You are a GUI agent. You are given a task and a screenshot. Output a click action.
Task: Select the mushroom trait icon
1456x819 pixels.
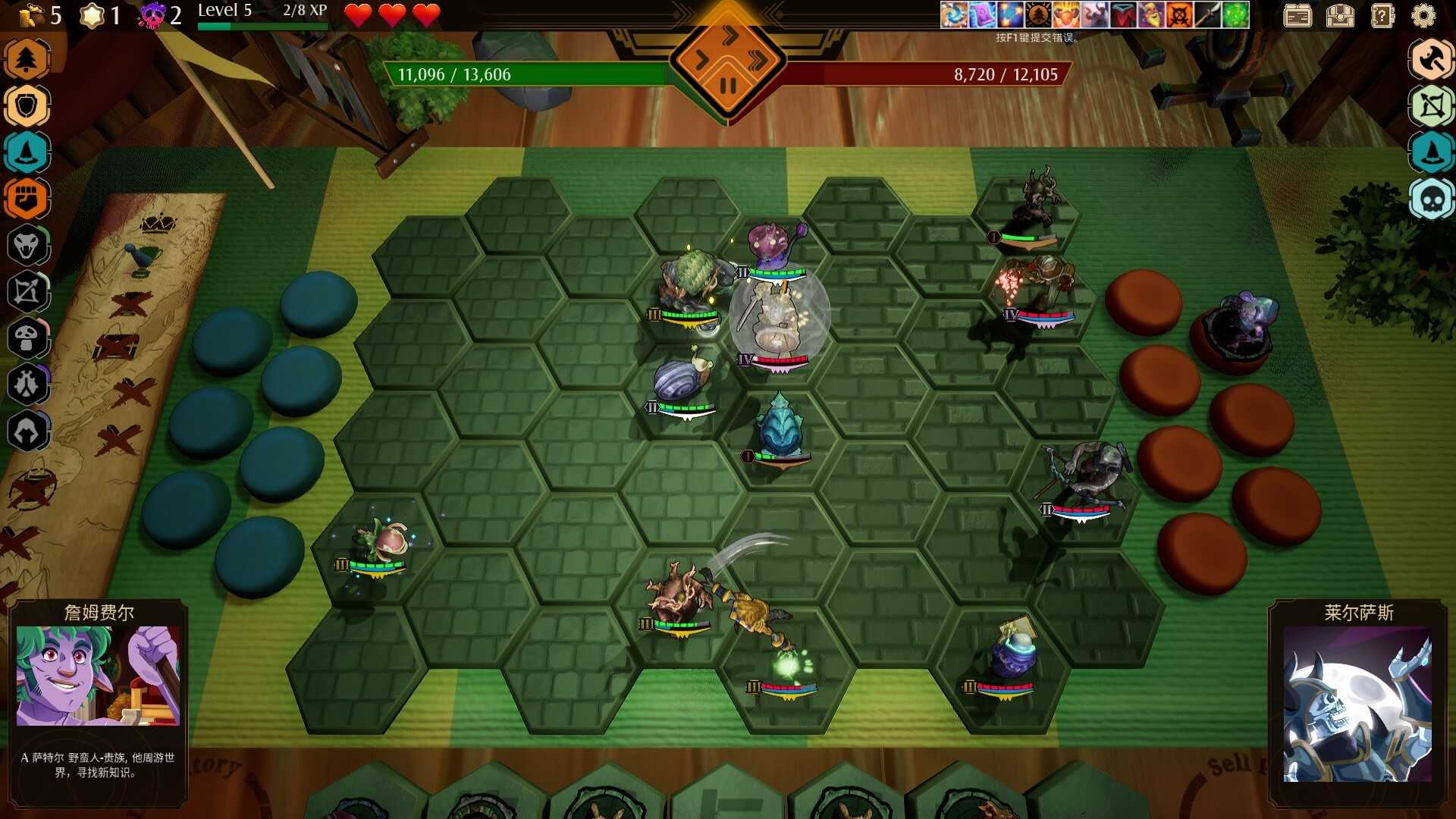[x=28, y=339]
